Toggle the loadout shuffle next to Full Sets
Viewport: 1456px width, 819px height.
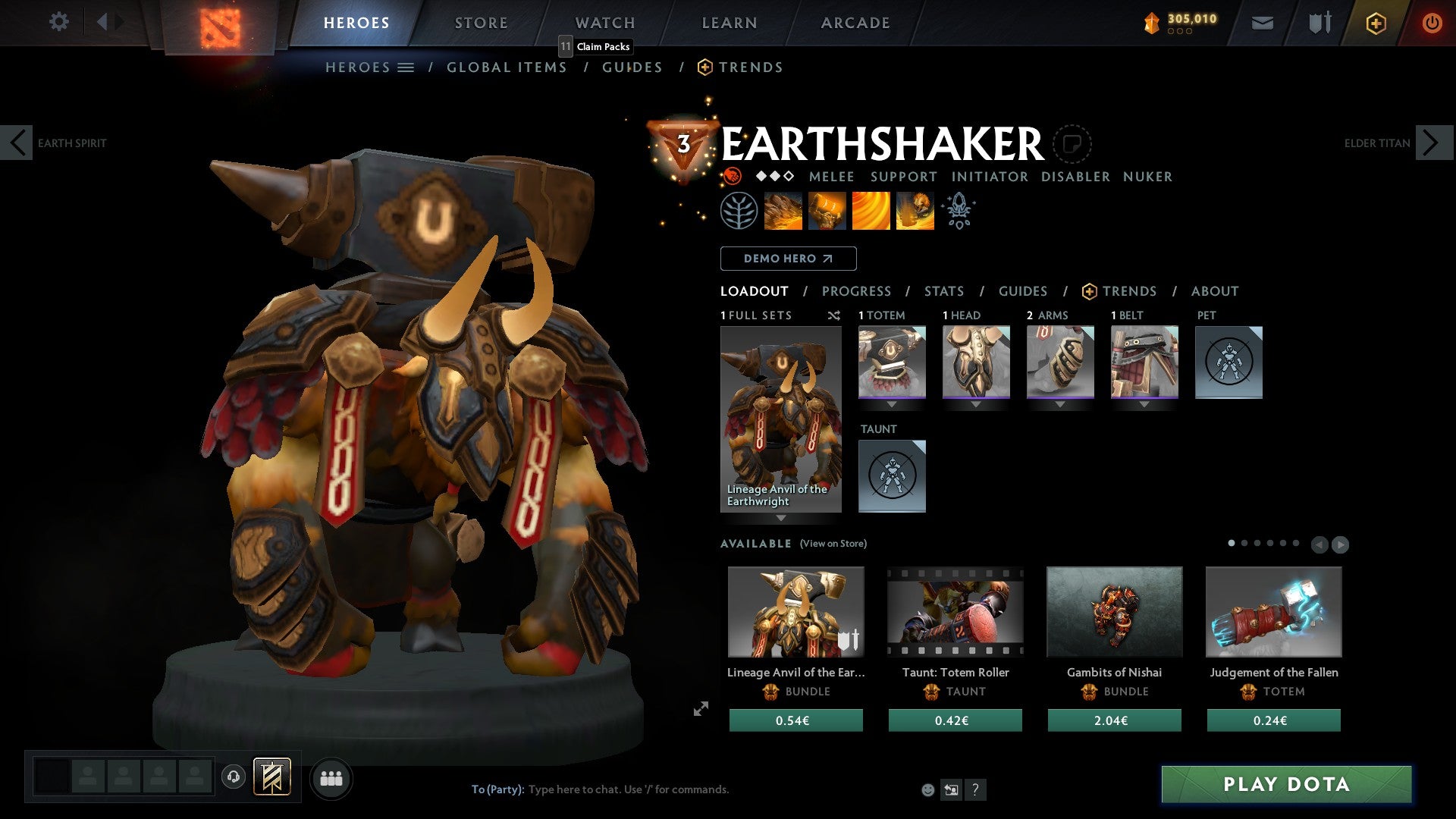[x=834, y=315]
